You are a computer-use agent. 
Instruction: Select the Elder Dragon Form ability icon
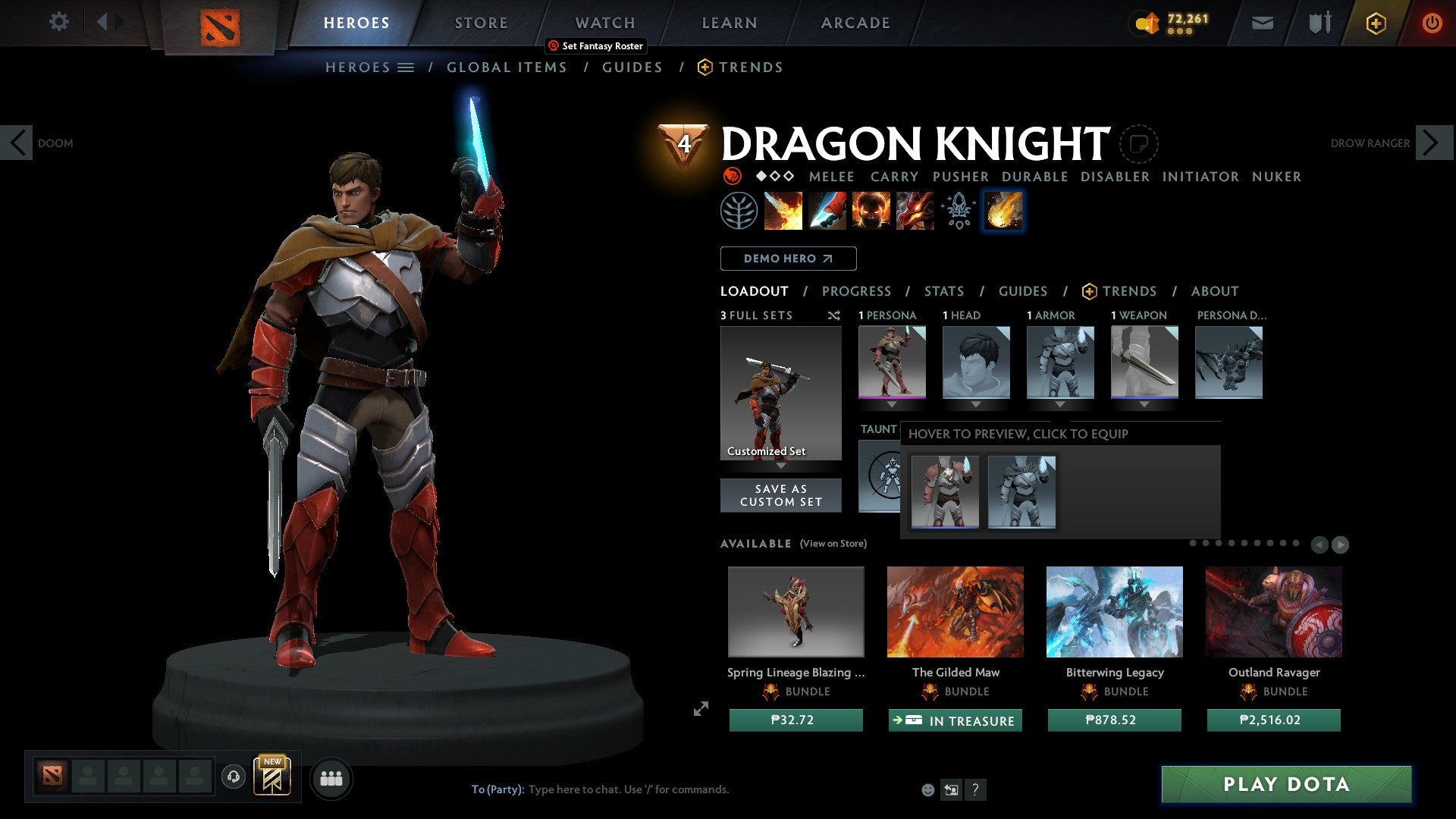[915, 211]
